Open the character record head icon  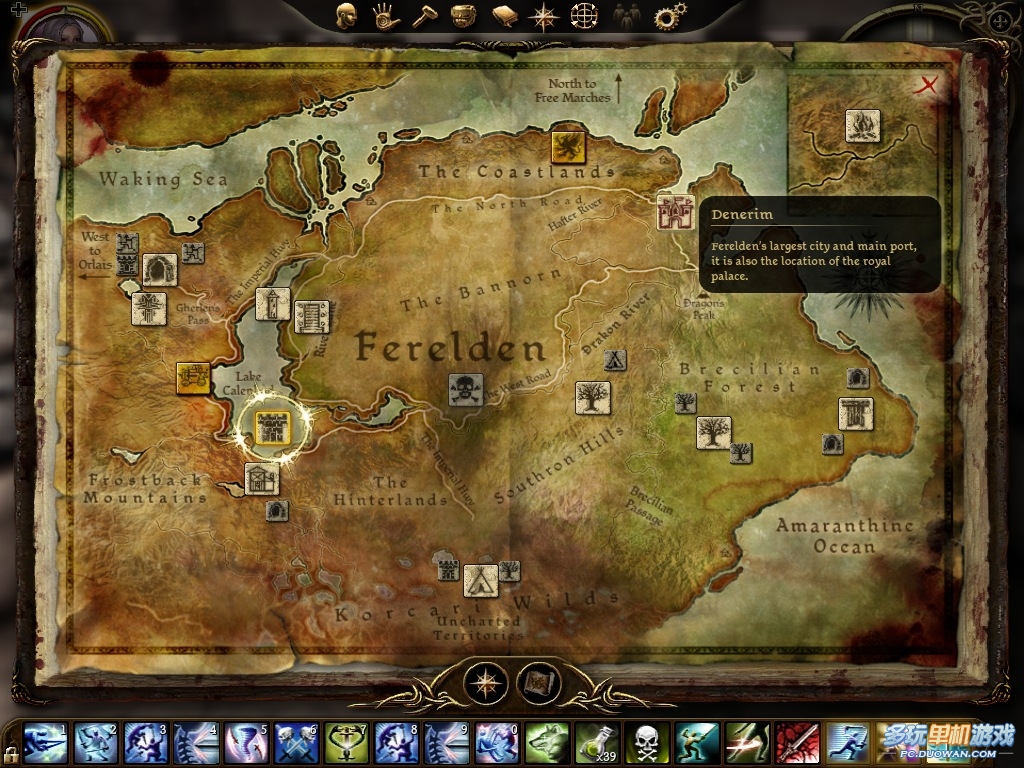click(347, 16)
